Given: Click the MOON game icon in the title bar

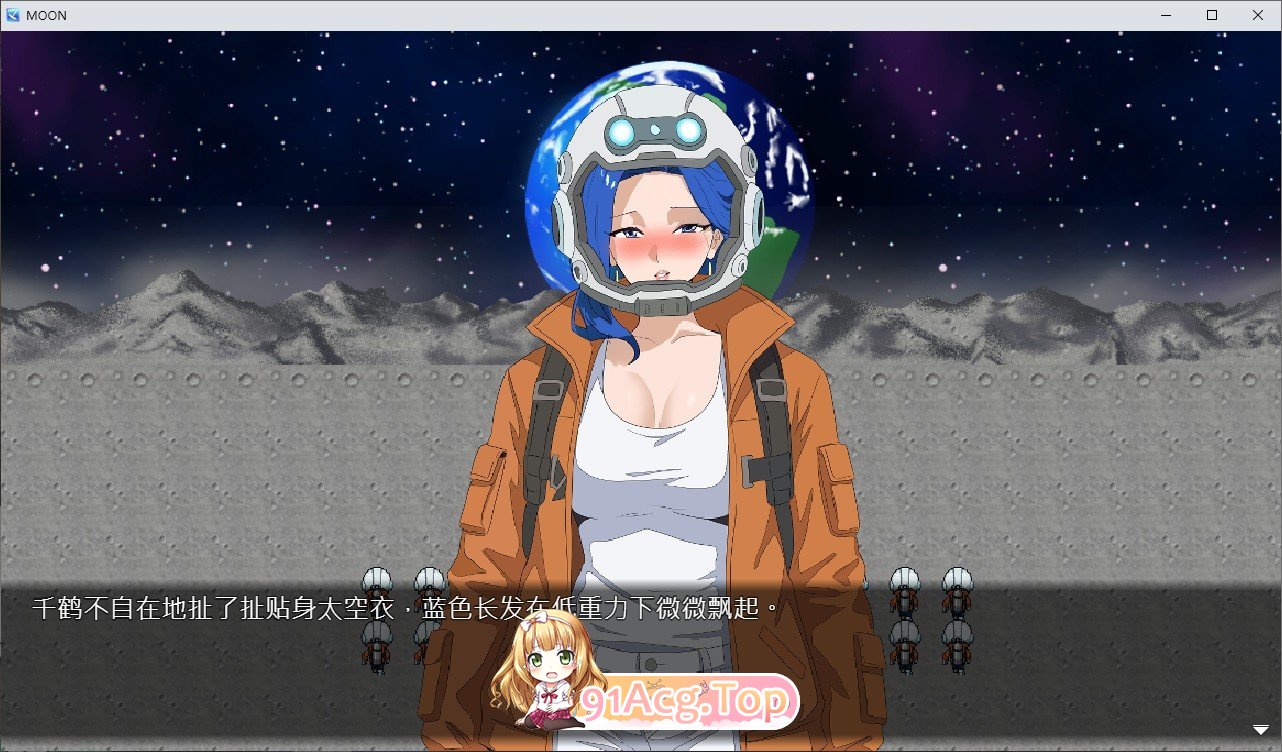Looking at the screenshot, I should coord(14,15).
